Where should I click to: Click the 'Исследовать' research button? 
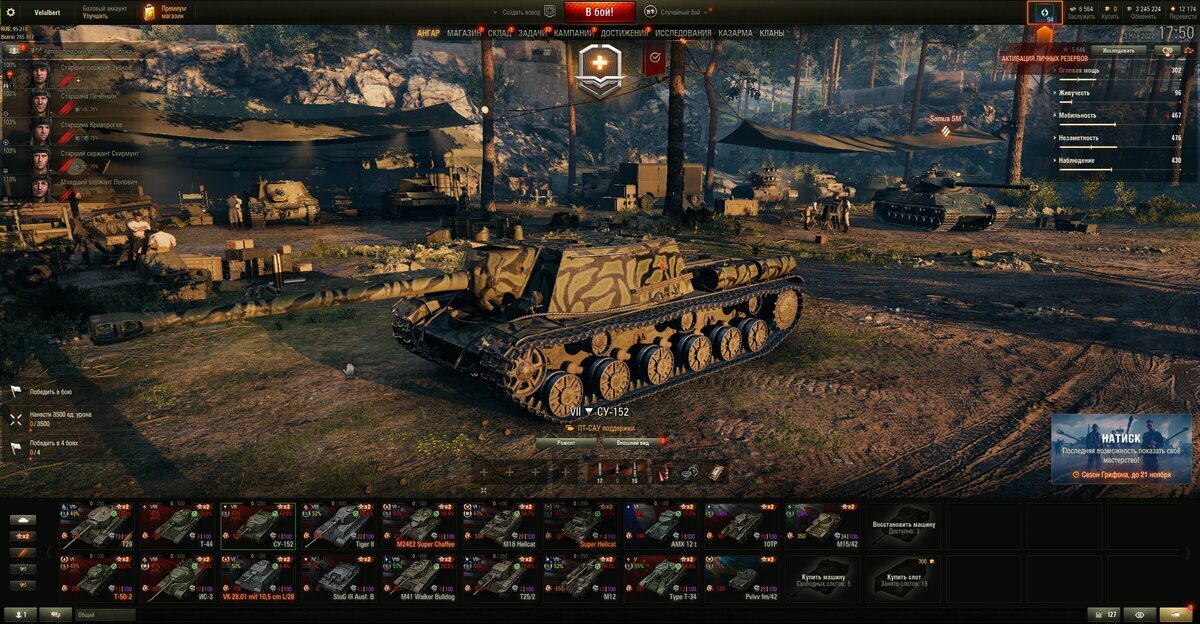click(1118, 49)
